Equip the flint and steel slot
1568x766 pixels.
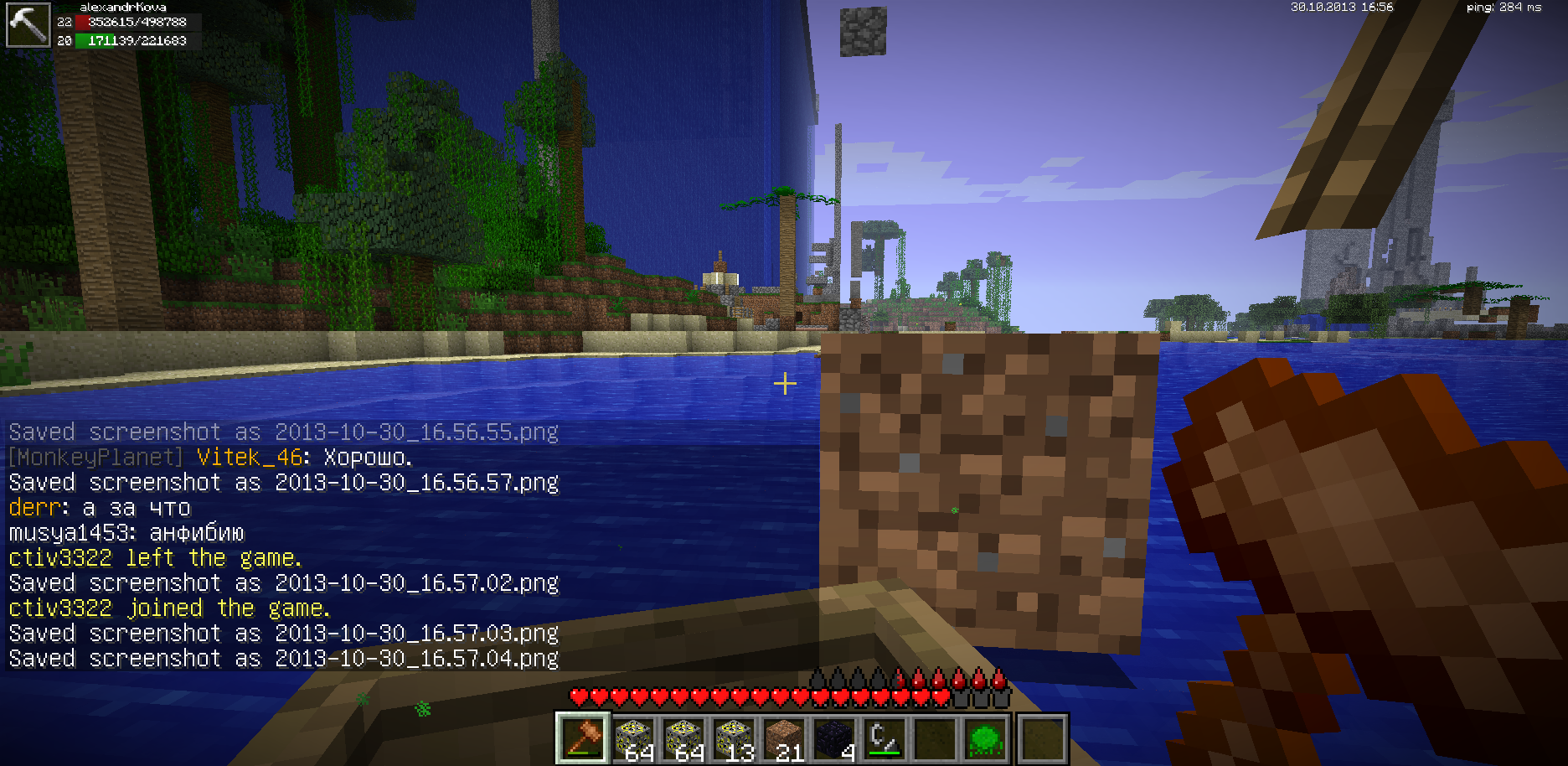click(x=885, y=738)
